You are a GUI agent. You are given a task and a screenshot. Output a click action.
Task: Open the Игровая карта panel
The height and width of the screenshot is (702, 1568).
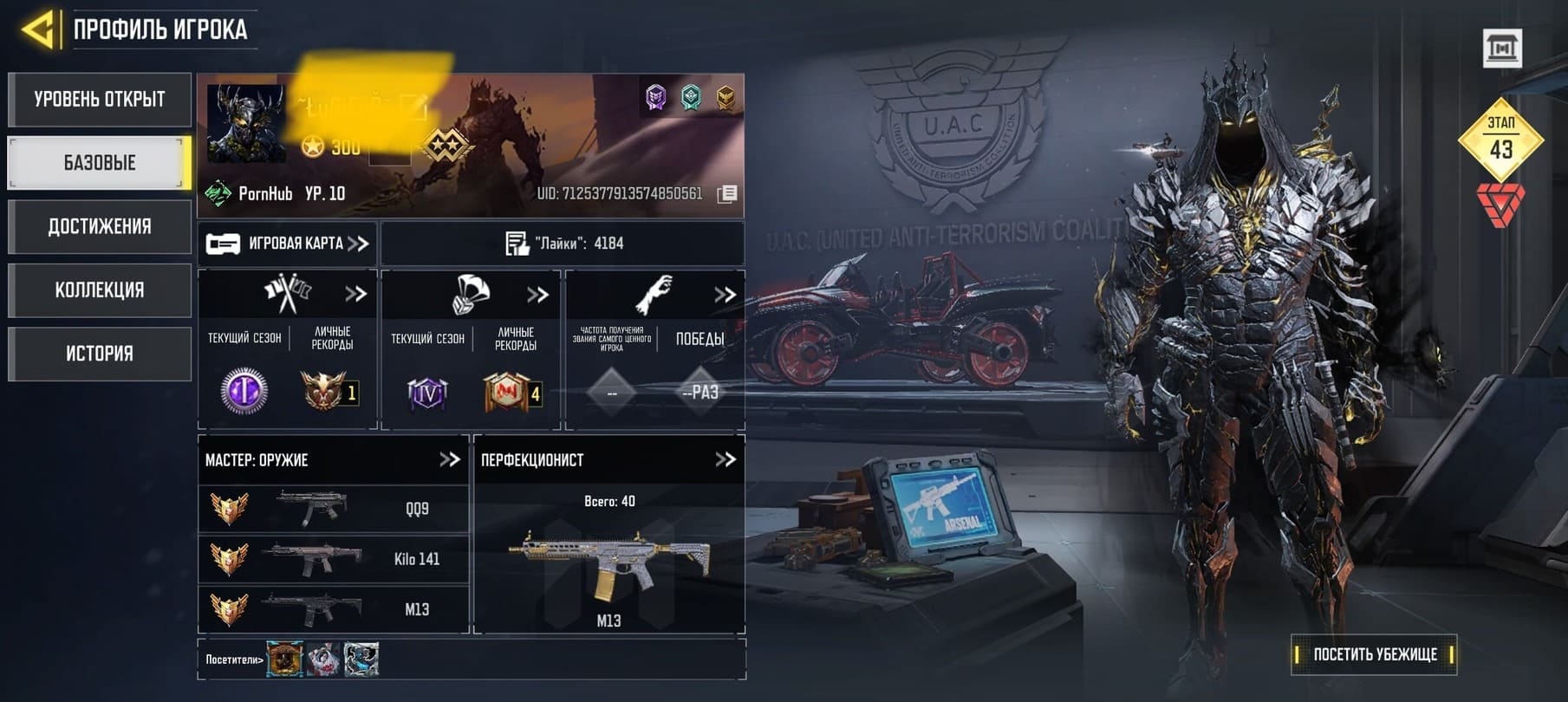click(288, 244)
